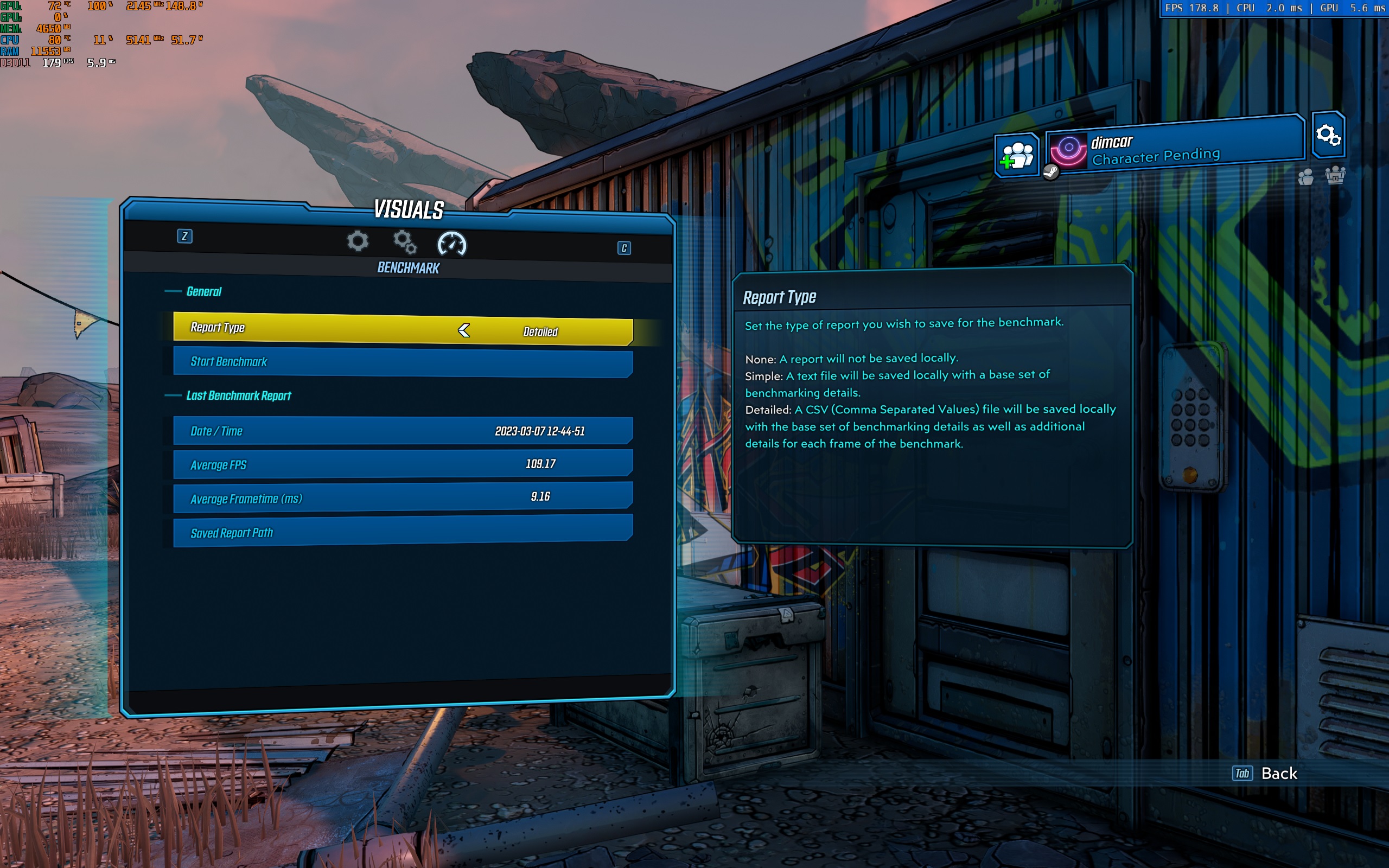The width and height of the screenshot is (1389, 868).
Task: Open the add friends social icon
Action: click(1016, 155)
